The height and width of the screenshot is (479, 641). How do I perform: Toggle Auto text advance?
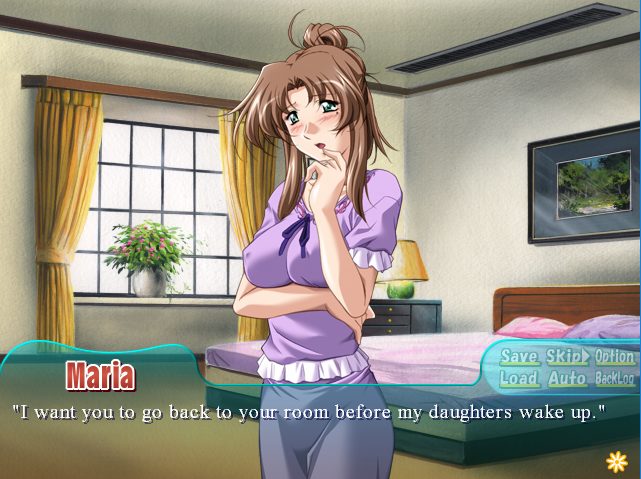pyautogui.click(x=567, y=379)
